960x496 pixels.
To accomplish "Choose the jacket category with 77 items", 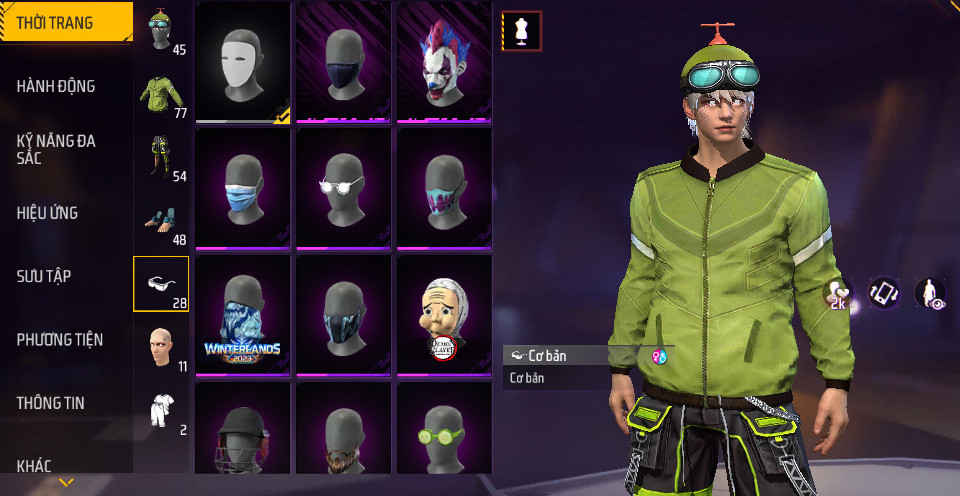I will (x=161, y=97).
